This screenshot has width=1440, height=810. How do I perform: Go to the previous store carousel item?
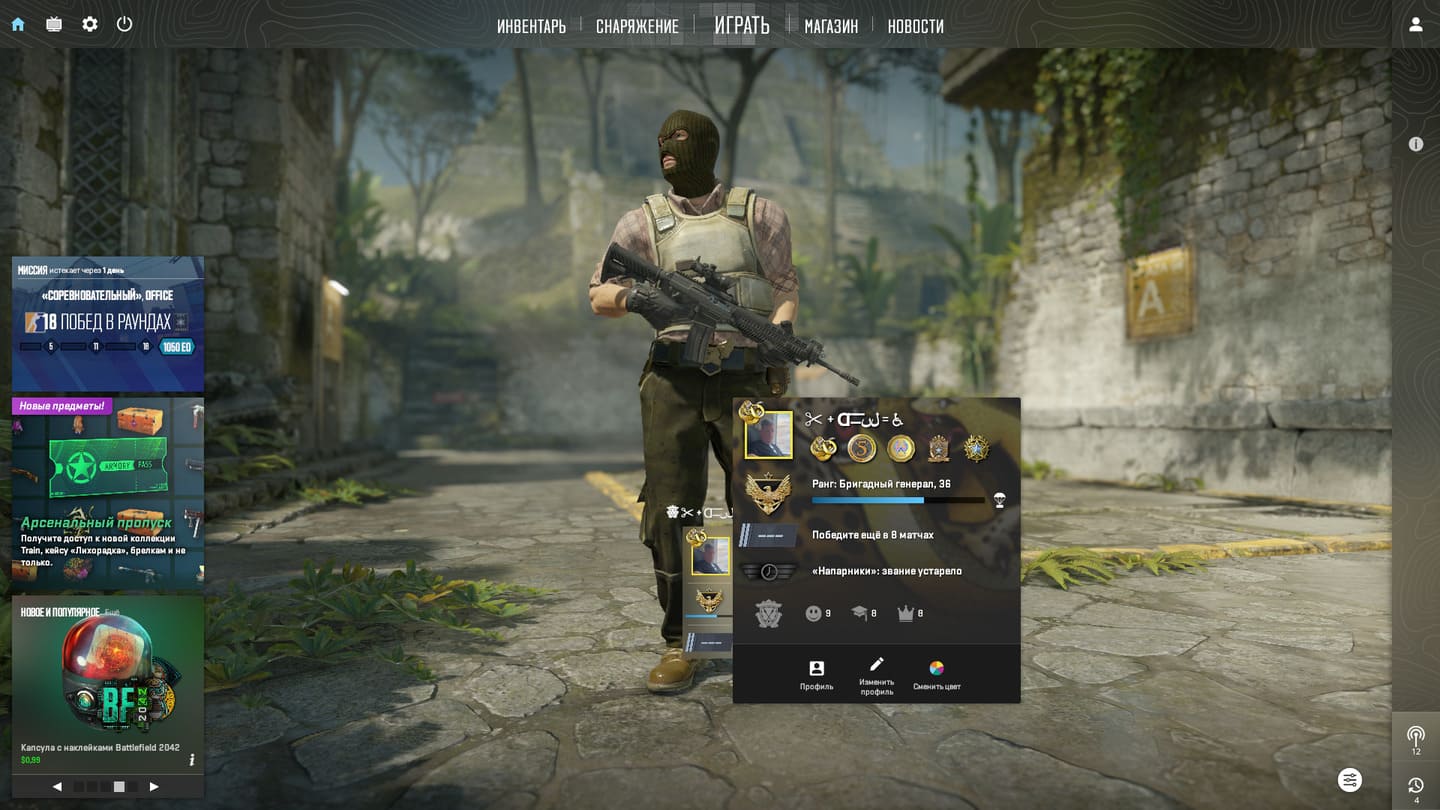[57, 787]
